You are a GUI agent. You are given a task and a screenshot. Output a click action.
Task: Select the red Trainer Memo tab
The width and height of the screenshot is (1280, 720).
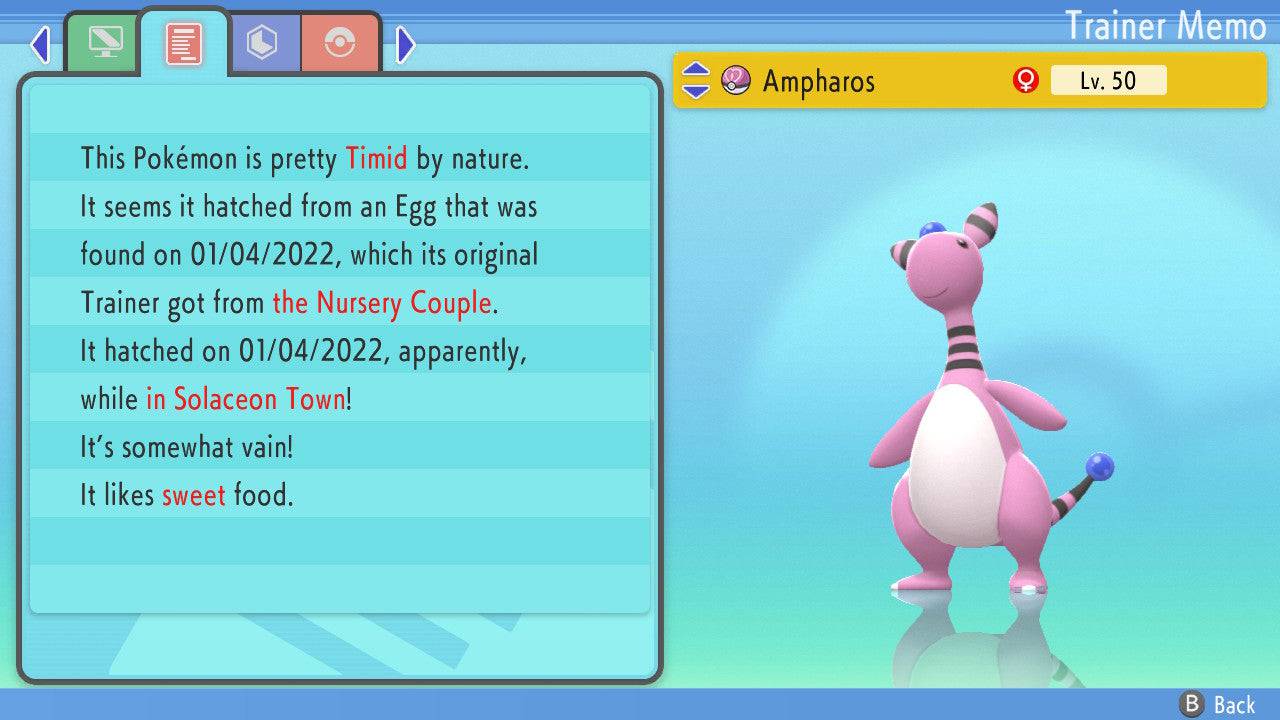click(184, 43)
